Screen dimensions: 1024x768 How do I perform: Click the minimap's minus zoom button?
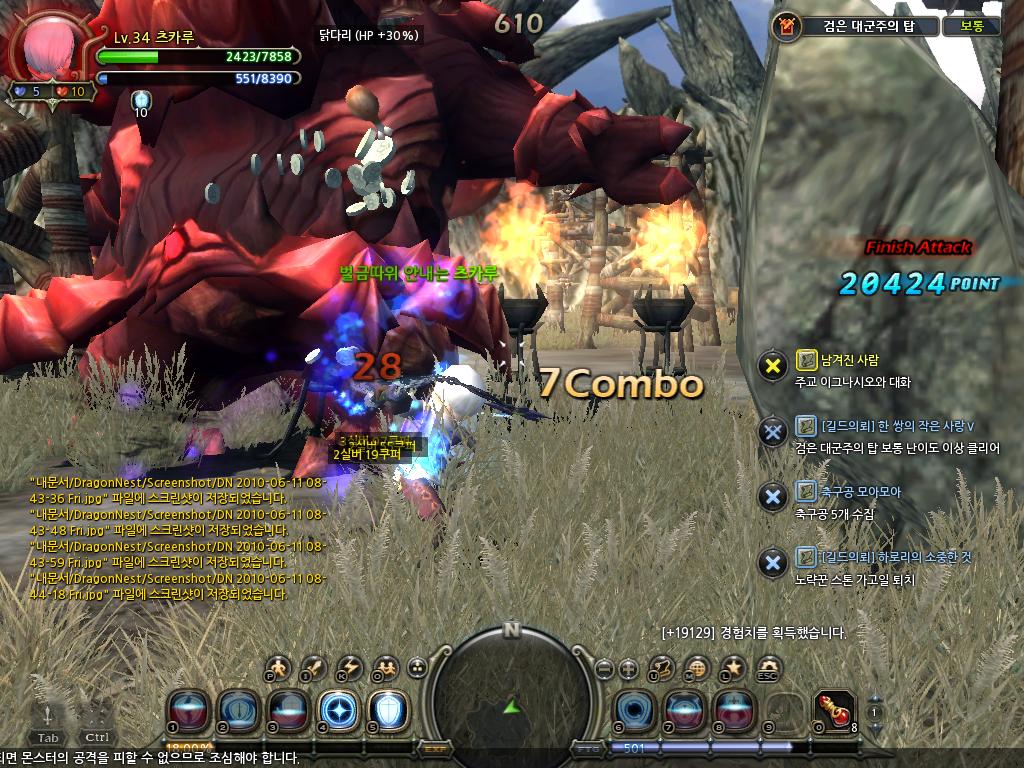coord(604,668)
